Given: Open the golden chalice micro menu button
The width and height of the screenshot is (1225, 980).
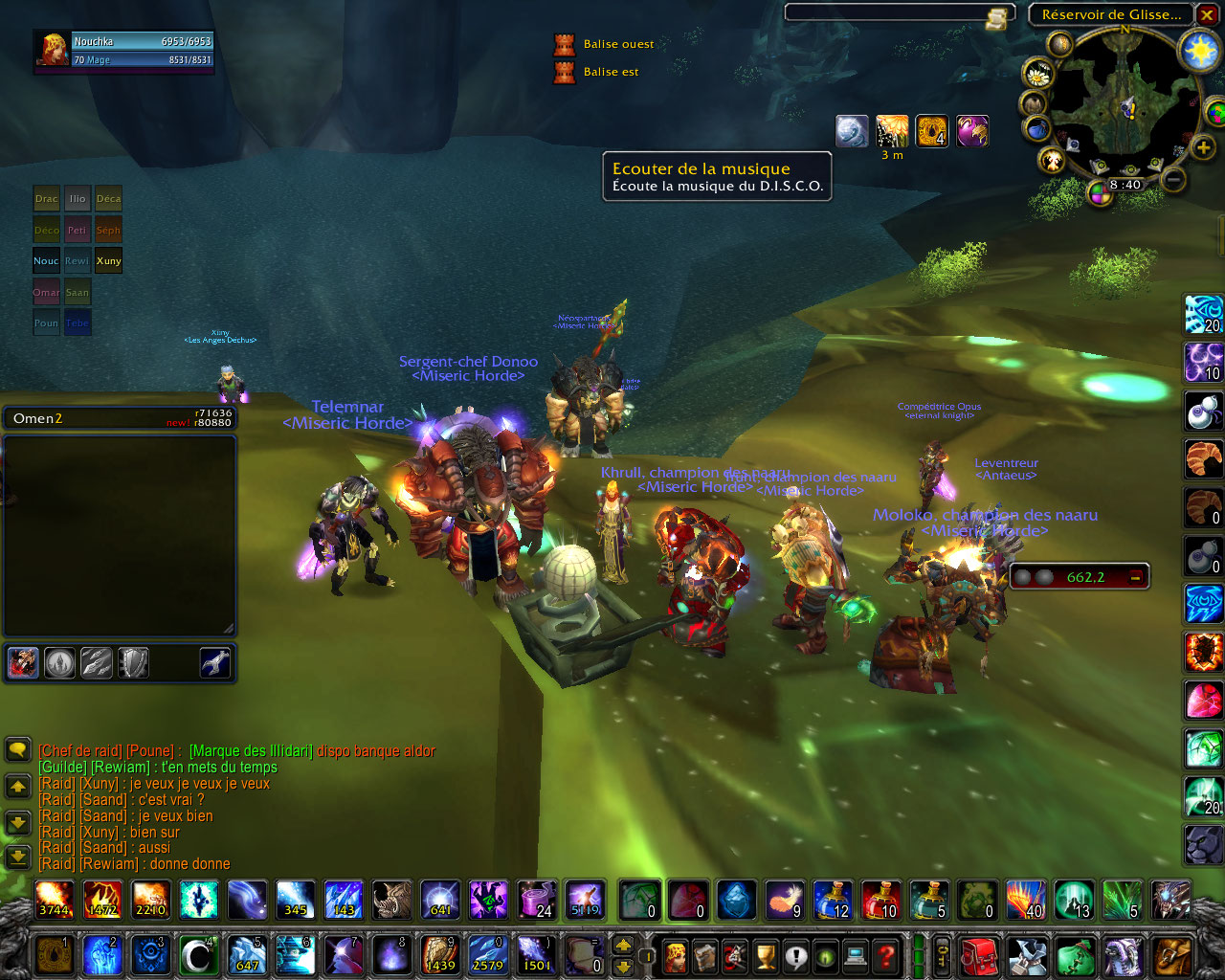Looking at the screenshot, I should coord(766,955).
